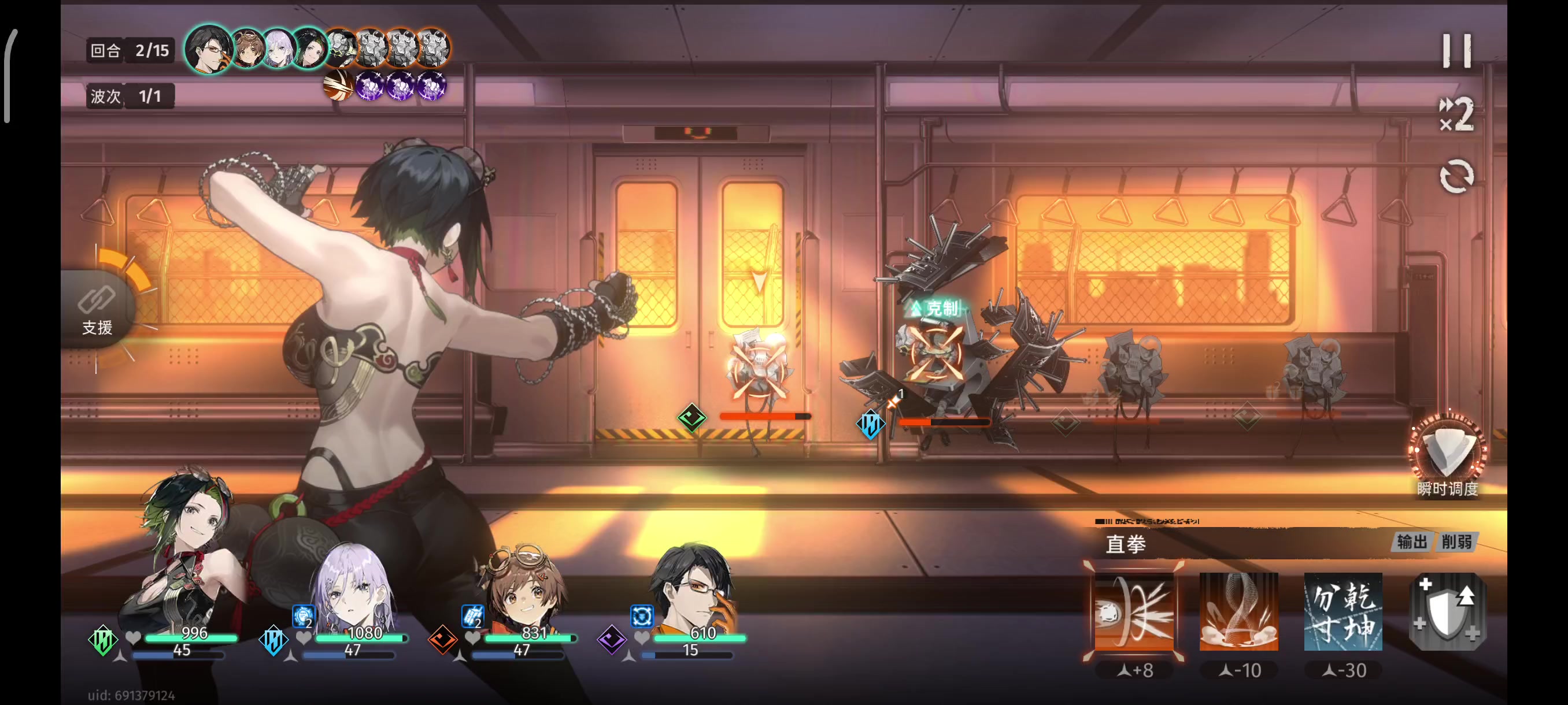Image resolution: width=1568 pixels, height=705 pixels.
Task: Target the enemy marked with 克制
Action: tap(934, 353)
